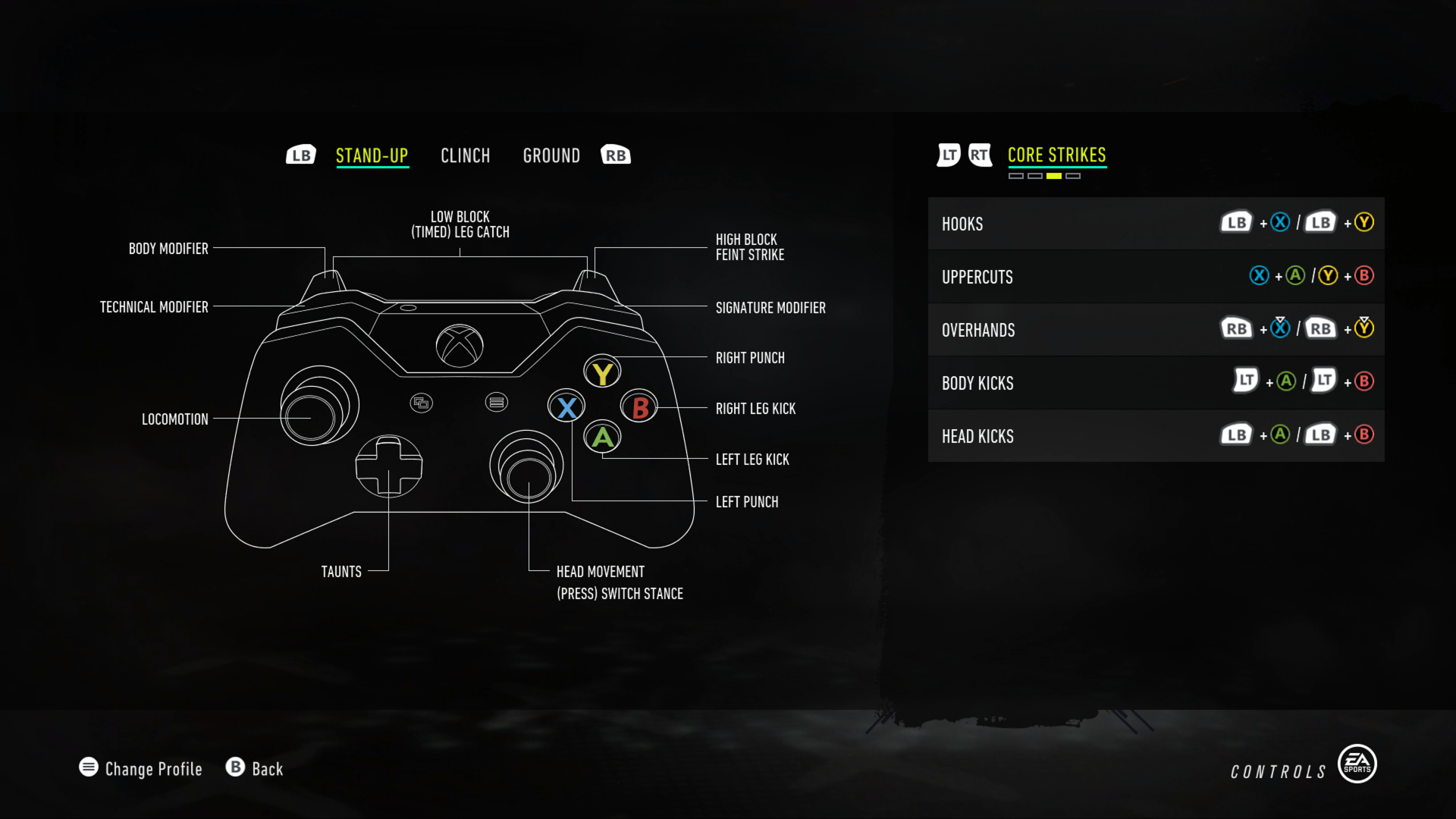
Task: Click the X left punch button on controller
Action: (566, 406)
